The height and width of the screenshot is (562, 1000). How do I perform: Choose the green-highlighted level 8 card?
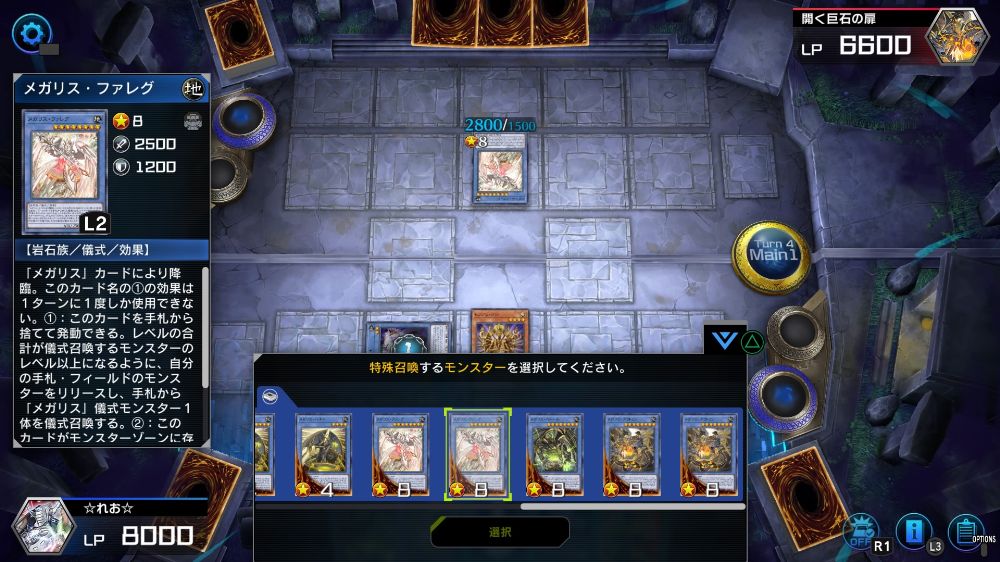pos(477,454)
